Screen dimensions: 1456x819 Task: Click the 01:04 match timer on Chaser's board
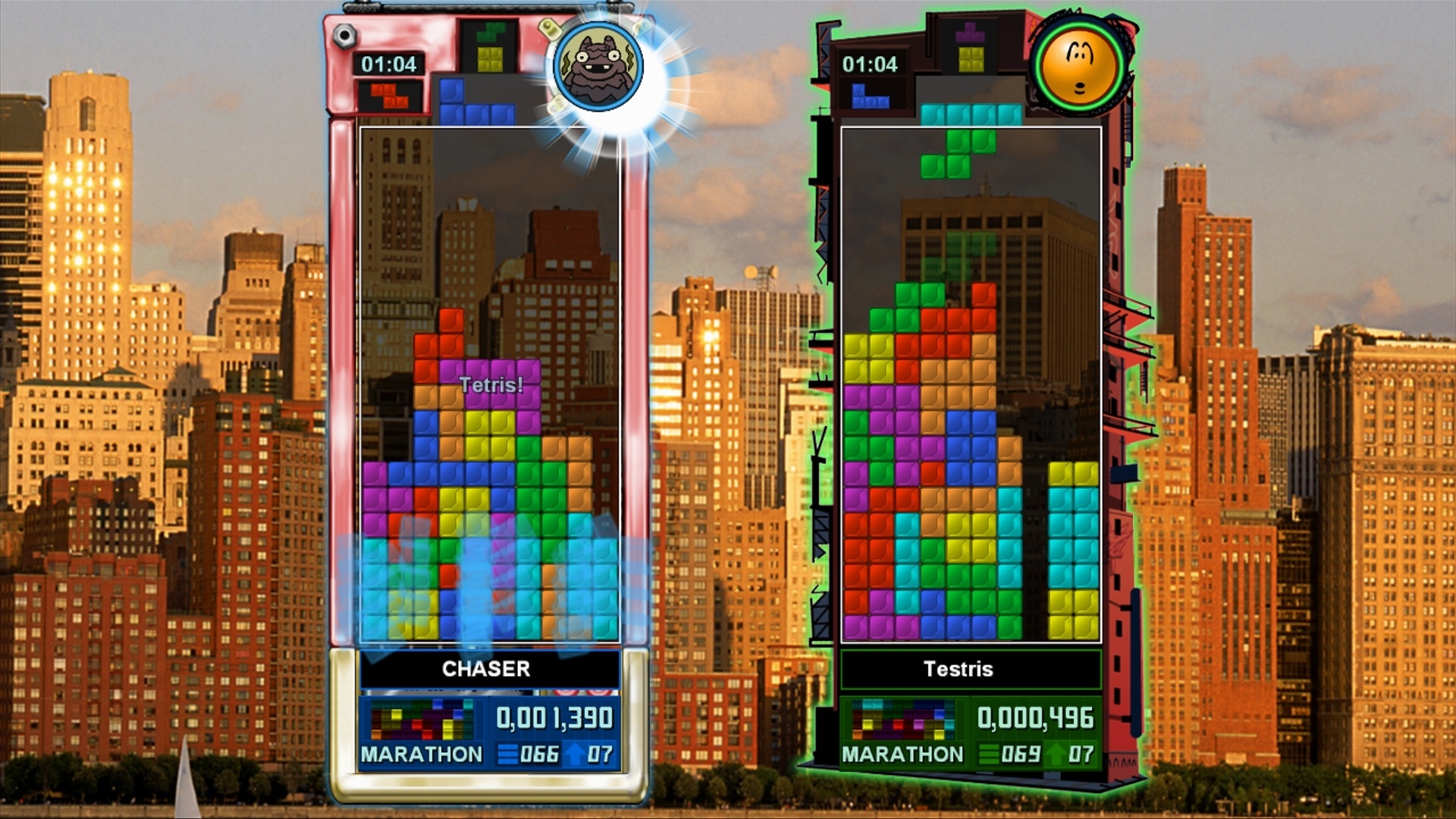(389, 64)
